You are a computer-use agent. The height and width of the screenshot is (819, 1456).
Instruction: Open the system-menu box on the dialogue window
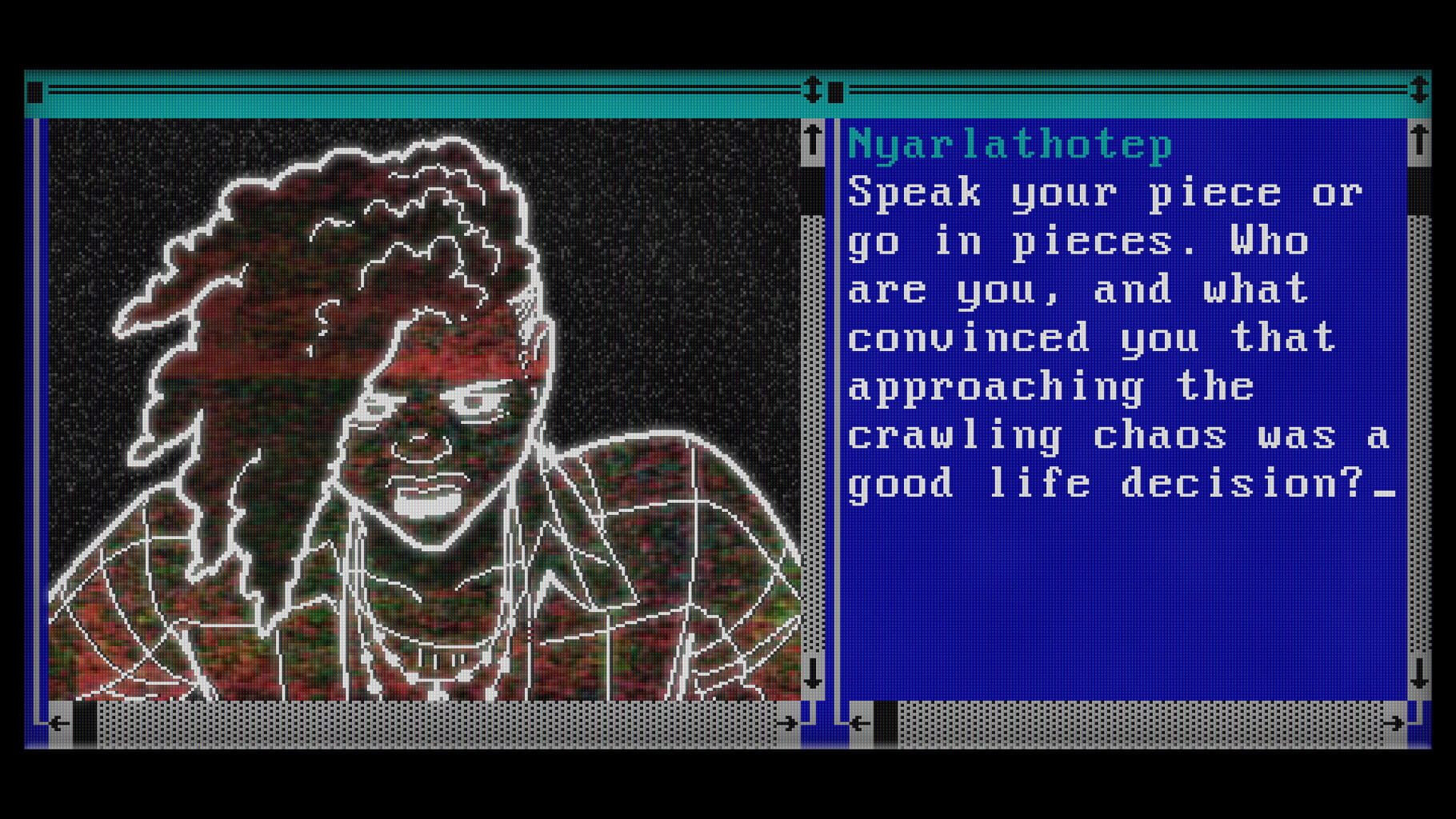(838, 91)
